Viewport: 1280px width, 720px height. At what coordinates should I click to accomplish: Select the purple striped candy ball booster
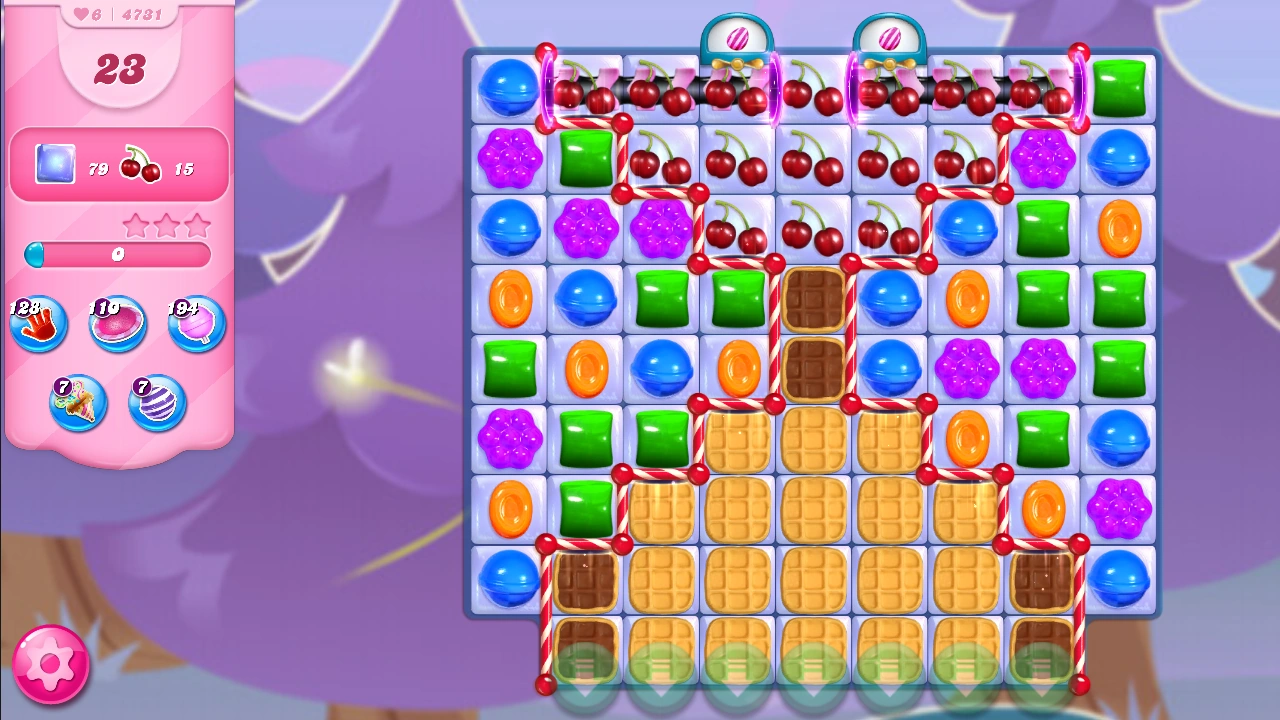157,401
